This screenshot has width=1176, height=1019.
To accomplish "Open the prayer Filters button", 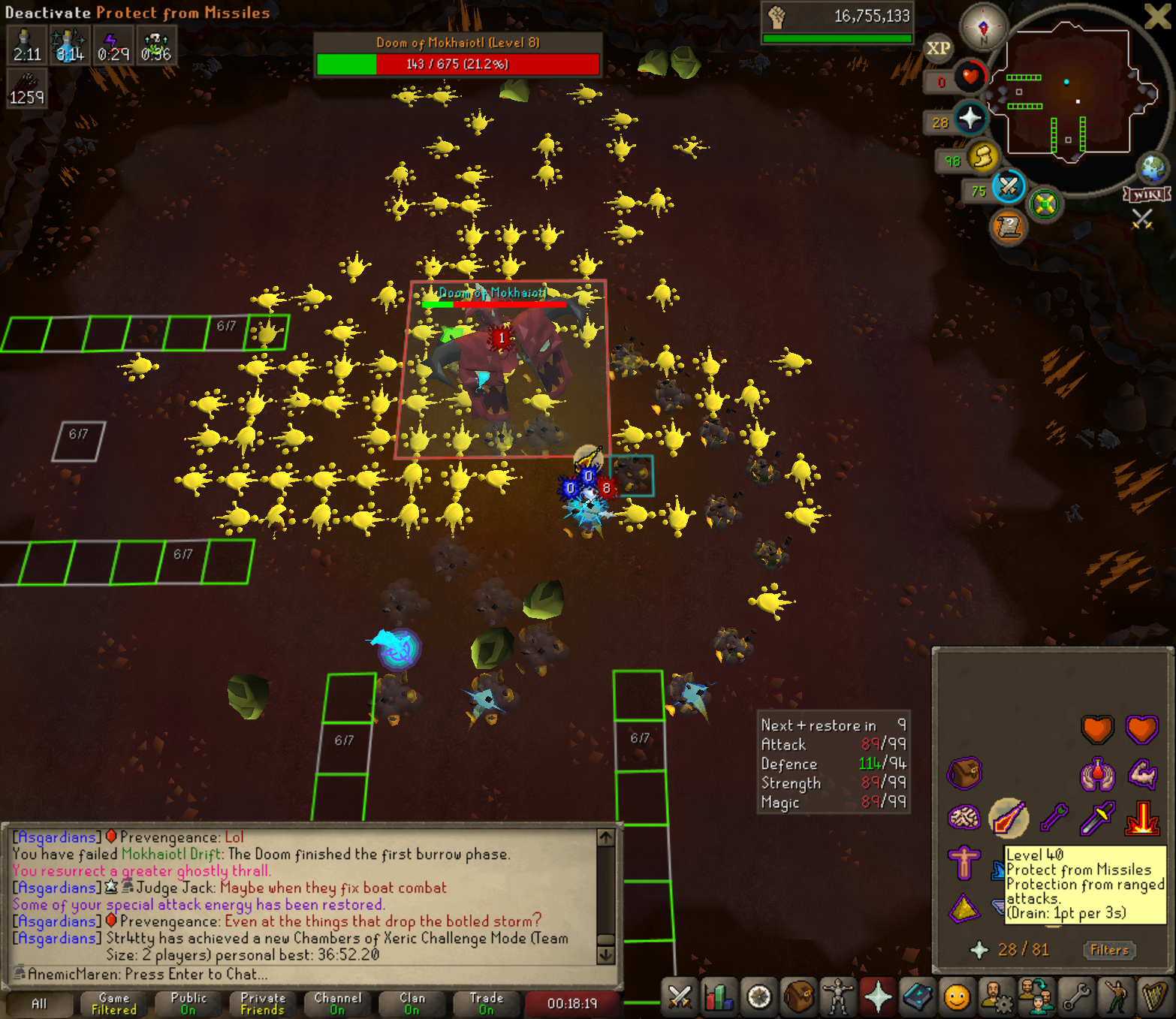I will (1109, 950).
